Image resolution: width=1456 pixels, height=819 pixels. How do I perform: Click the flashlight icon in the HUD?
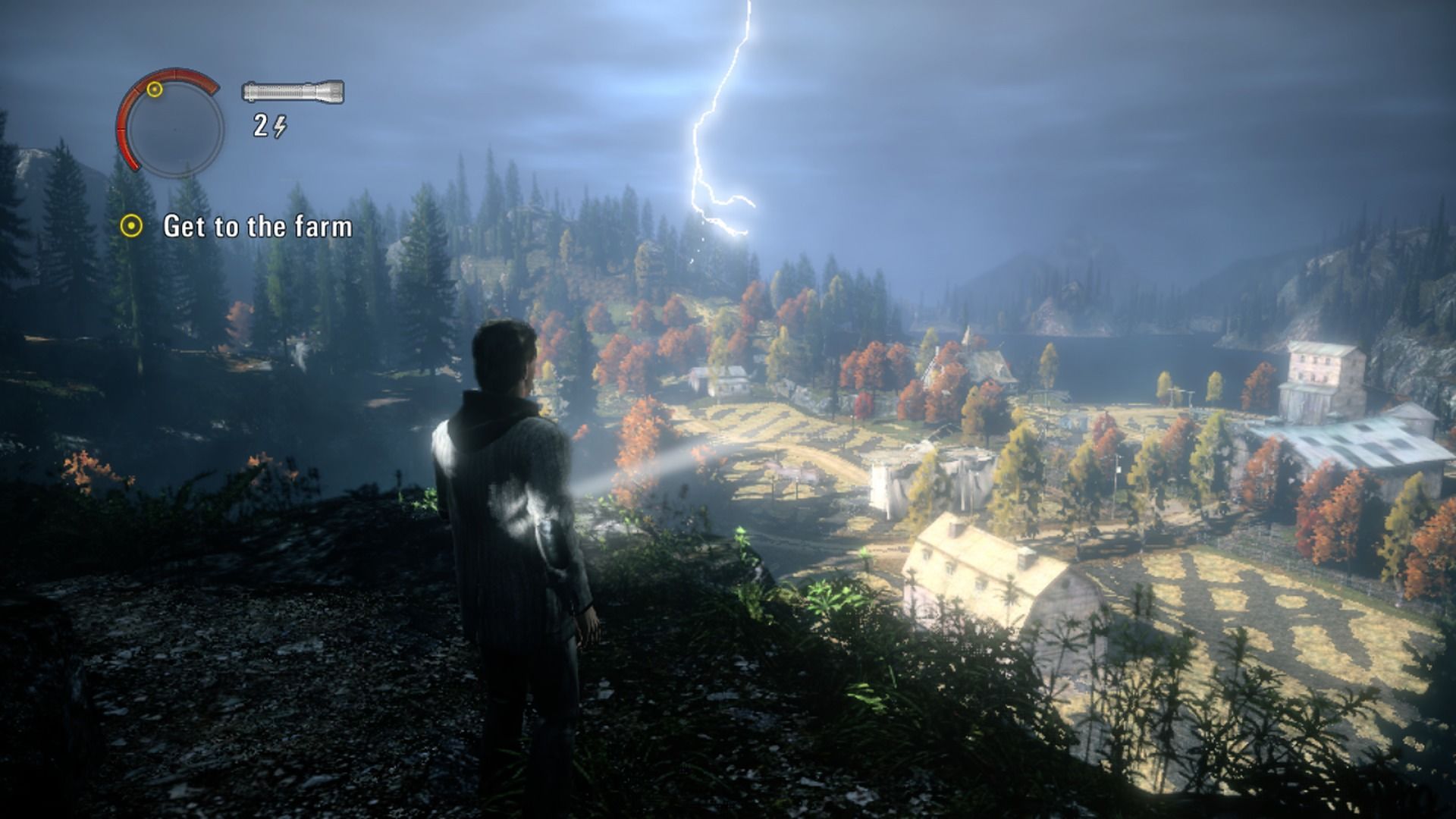[x=292, y=91]
